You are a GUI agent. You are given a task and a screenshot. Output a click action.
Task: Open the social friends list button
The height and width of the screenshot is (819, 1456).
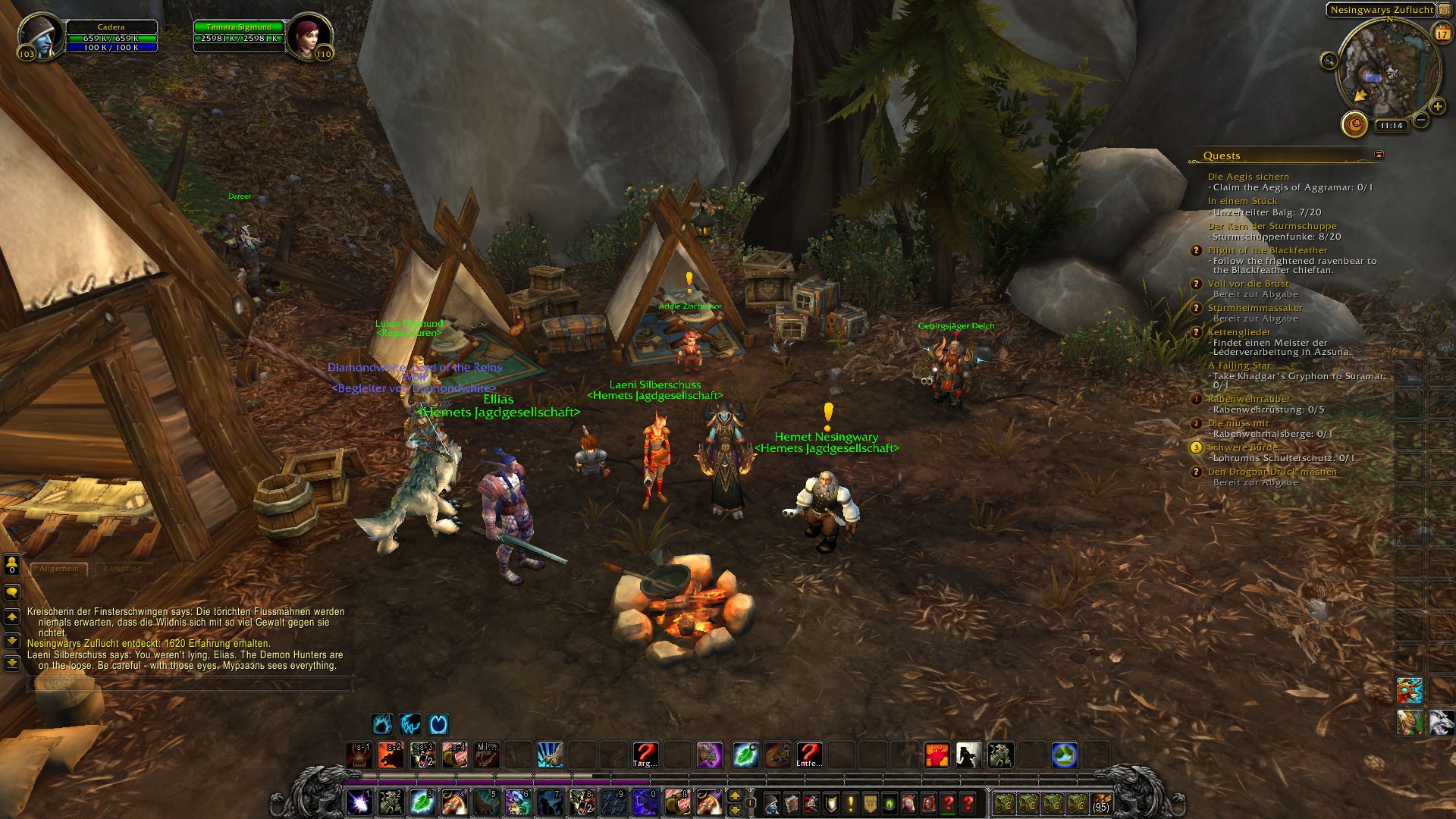[12, 563]
